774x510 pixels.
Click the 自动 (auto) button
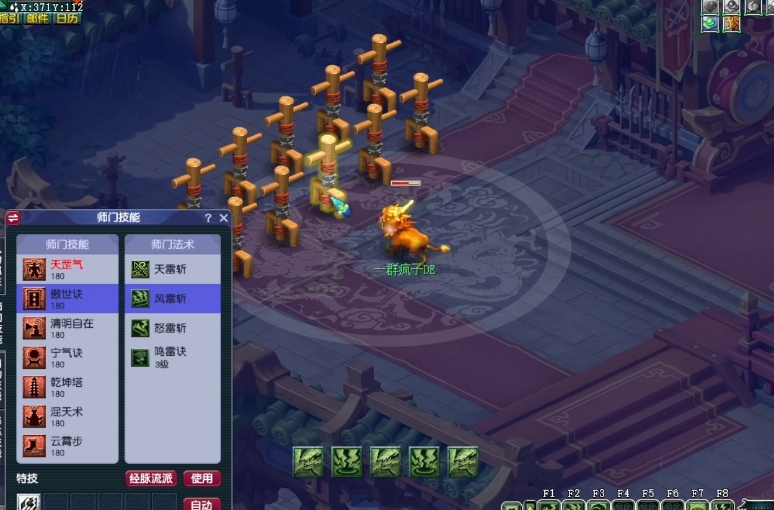click(x=202, y=504)
